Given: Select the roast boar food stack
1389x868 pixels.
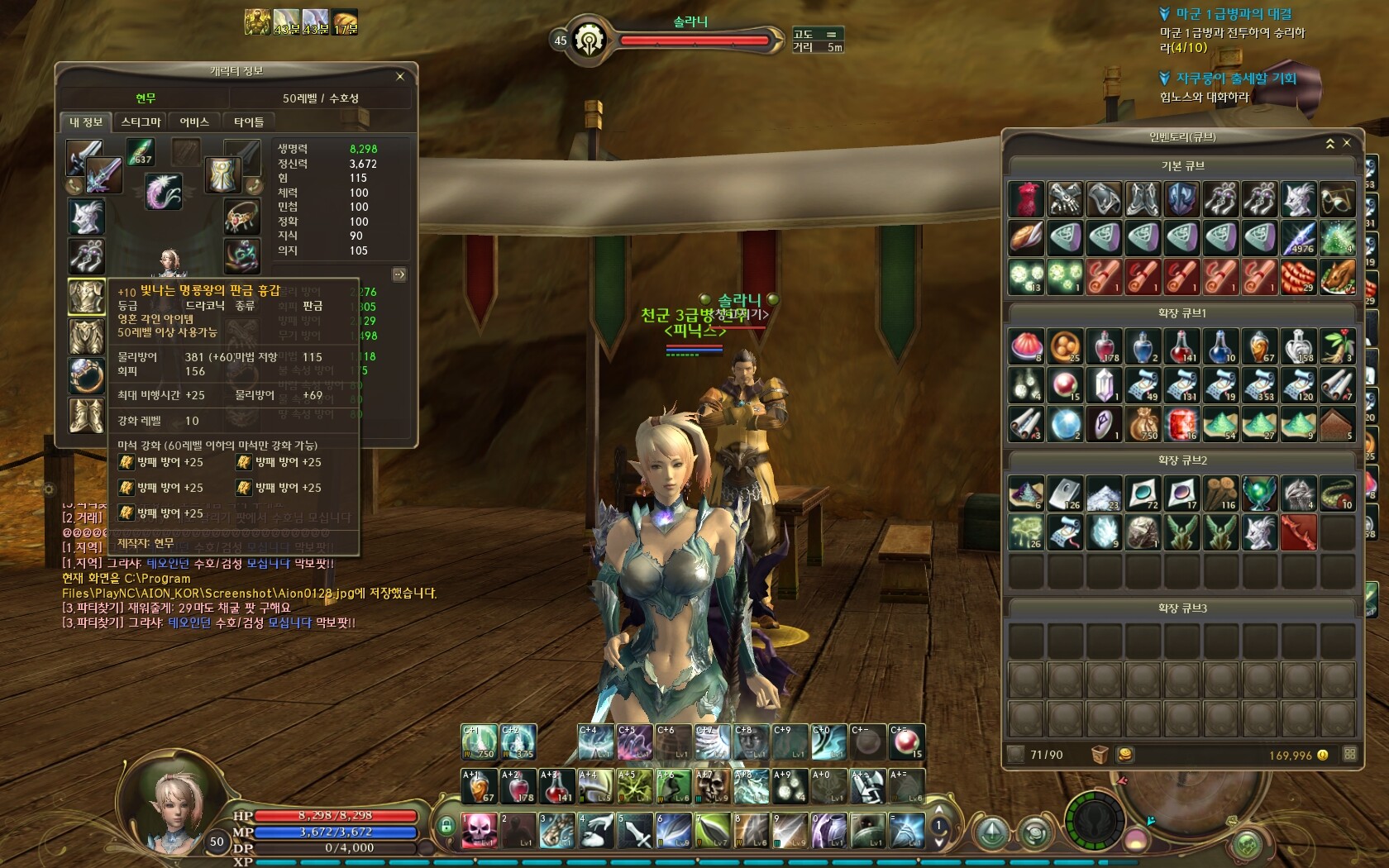Looking at the screenshot, I should [x=1337, y=277].
